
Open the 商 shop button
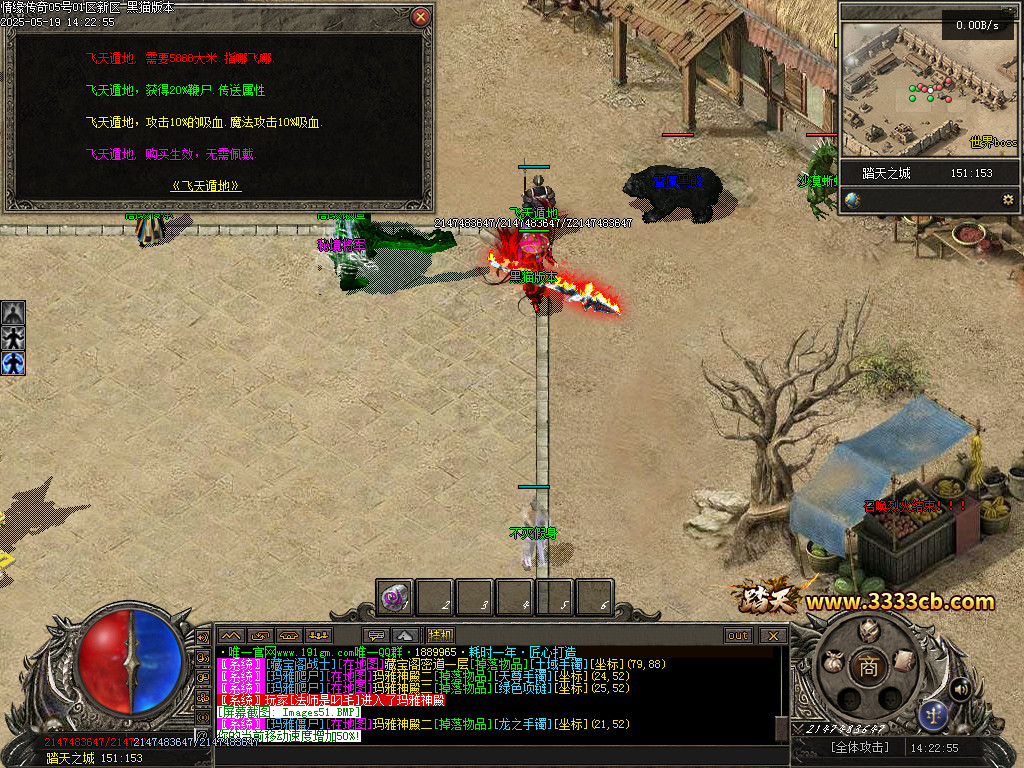point(869,667)
